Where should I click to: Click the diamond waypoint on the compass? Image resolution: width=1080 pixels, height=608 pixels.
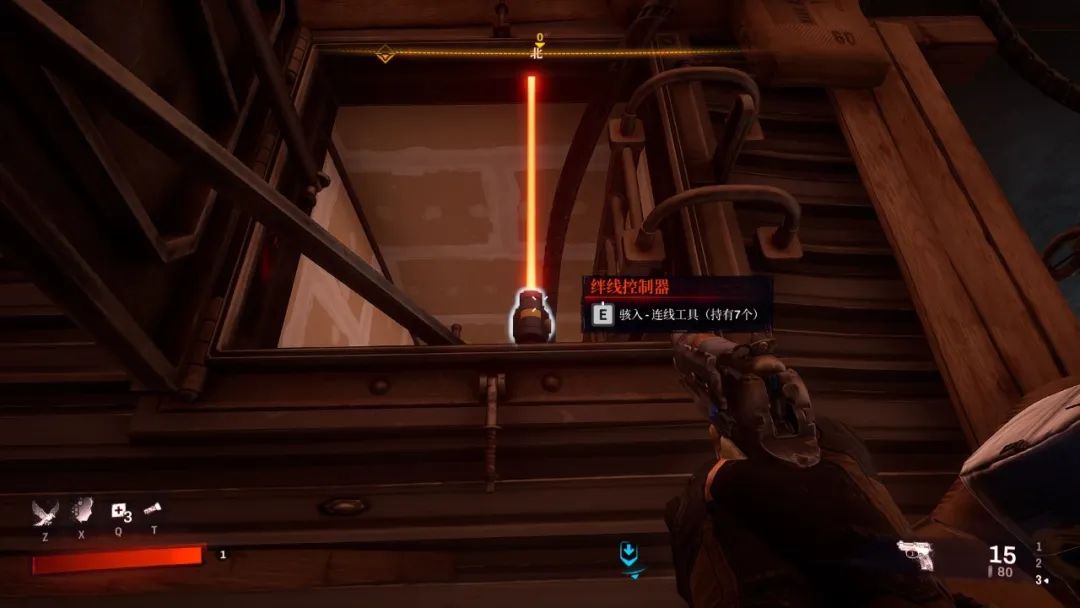pos(384,54)
